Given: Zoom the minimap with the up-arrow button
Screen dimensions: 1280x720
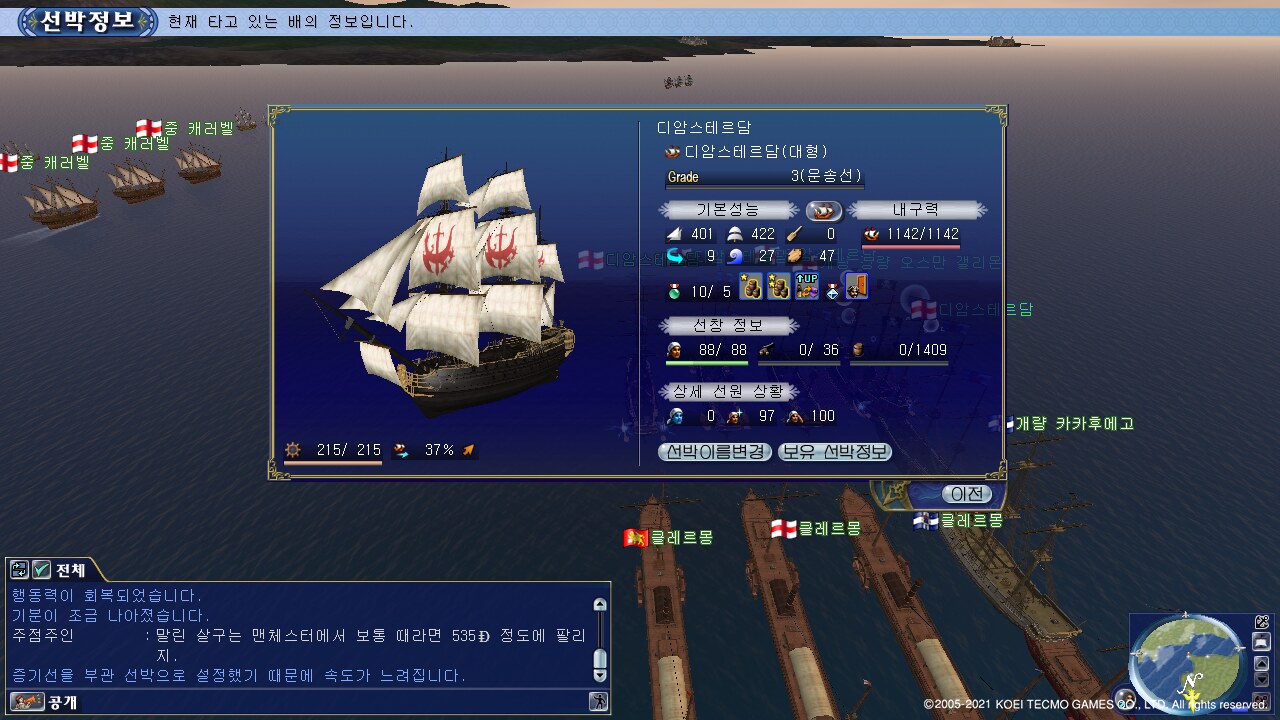Looking at the screenshot, I should [x=1261, y=663].
